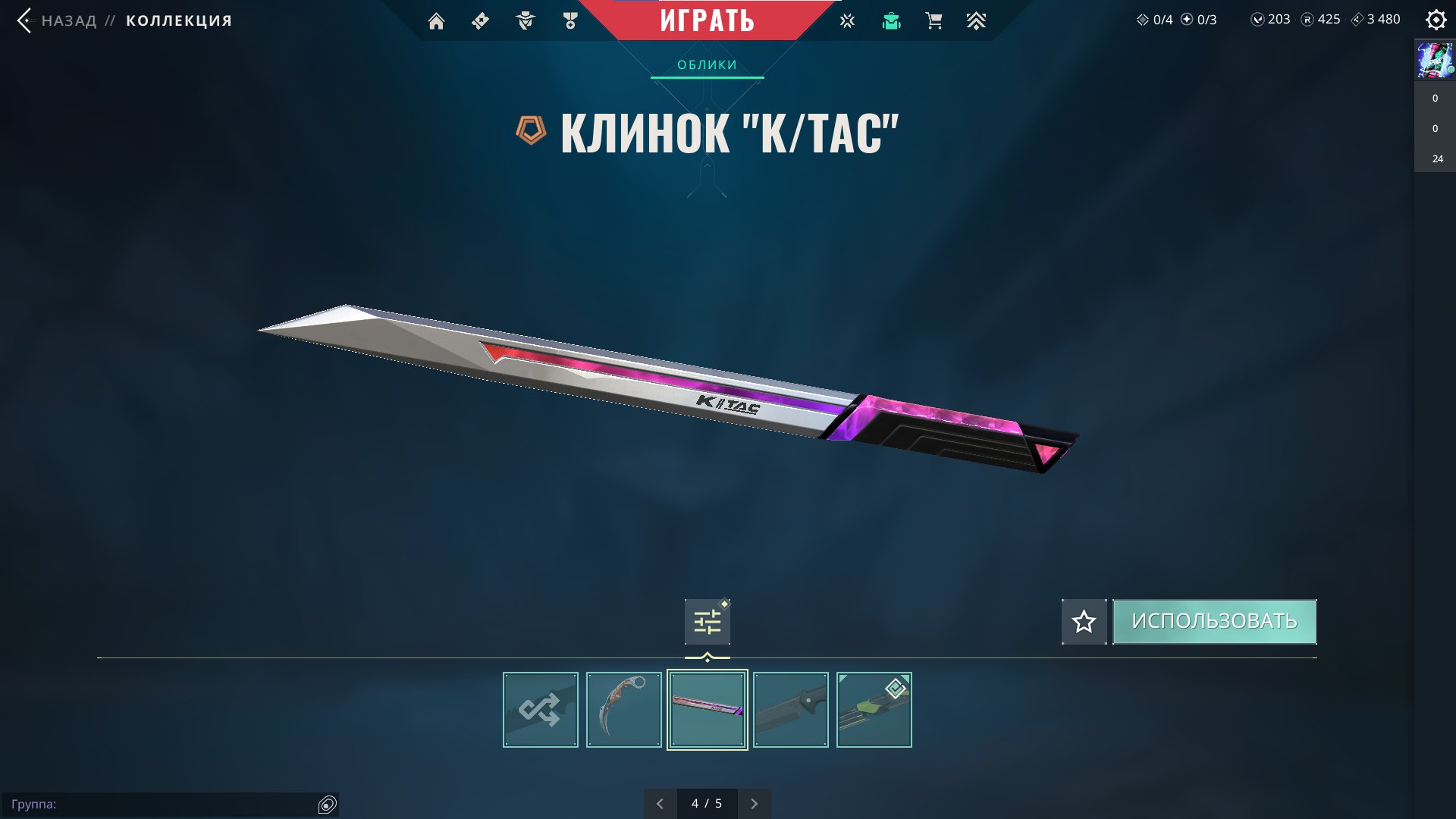Choose the random shuffle knife tile
Viewport: 1456px width, 819px height.
click(x=541, y=710)
